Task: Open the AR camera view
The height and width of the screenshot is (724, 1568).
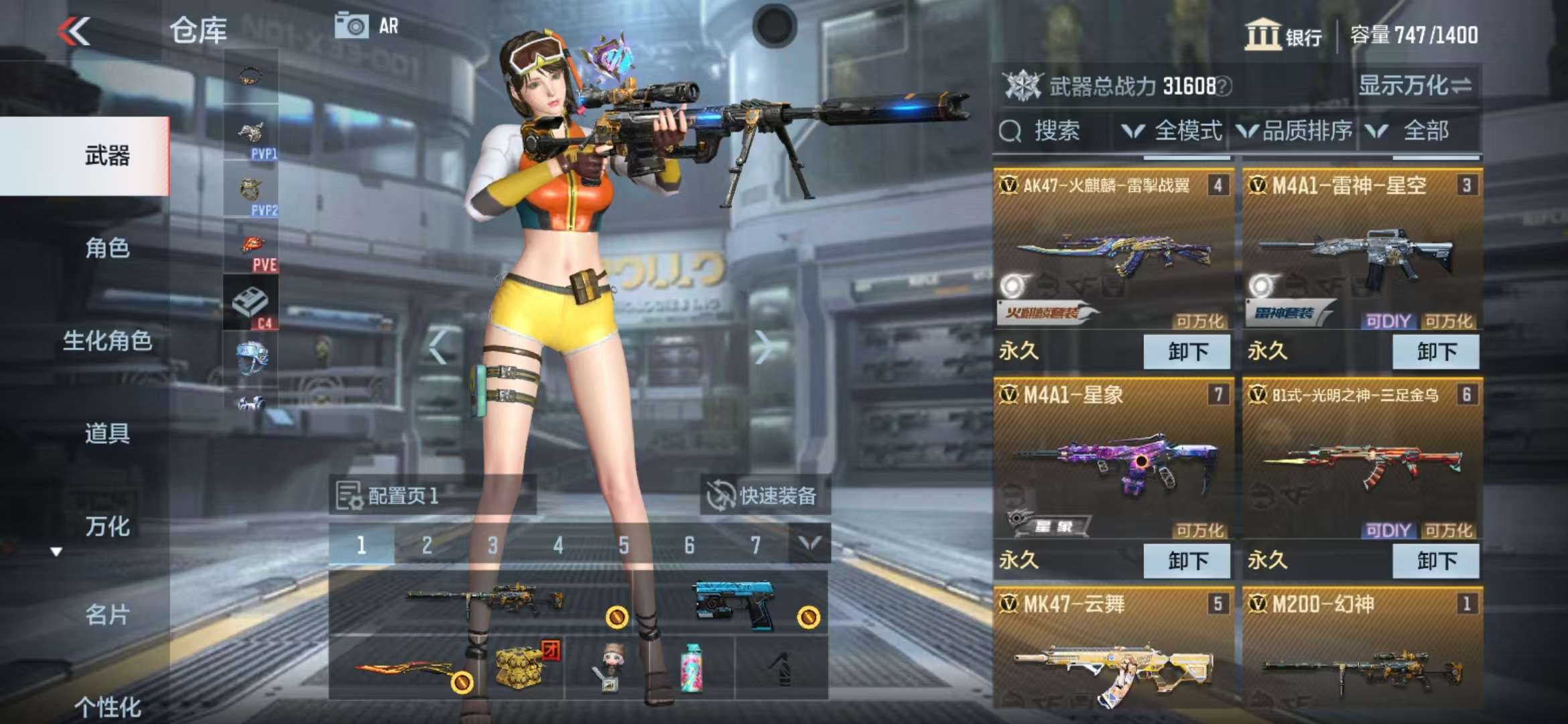Action: [x=367, y=26]
